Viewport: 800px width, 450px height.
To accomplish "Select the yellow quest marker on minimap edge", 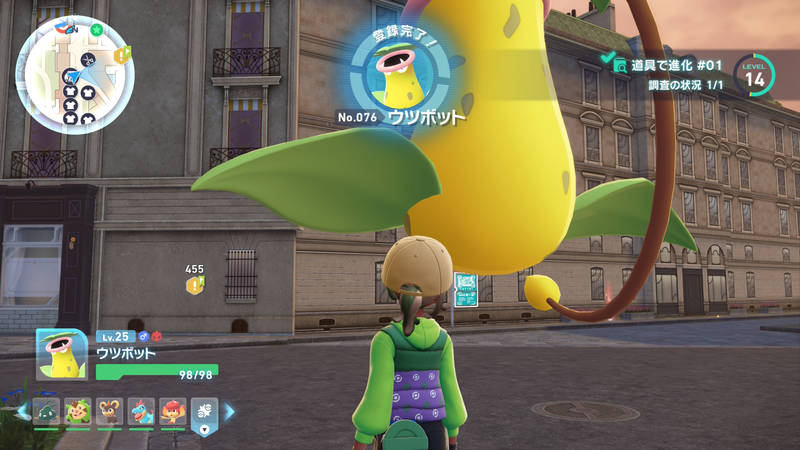I will [122, 56].
